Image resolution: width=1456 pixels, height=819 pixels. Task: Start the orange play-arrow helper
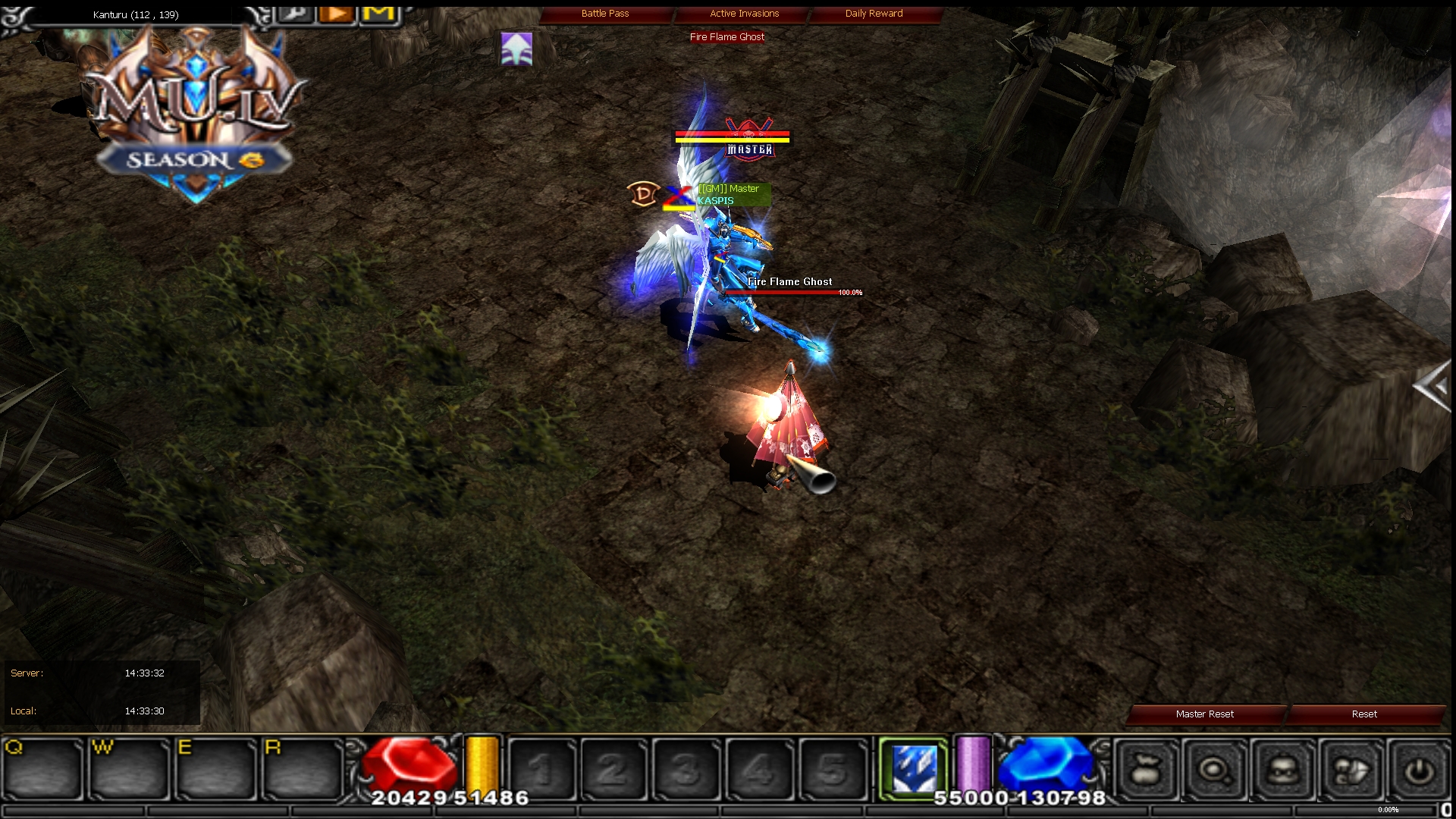click(x=337, y=14)
